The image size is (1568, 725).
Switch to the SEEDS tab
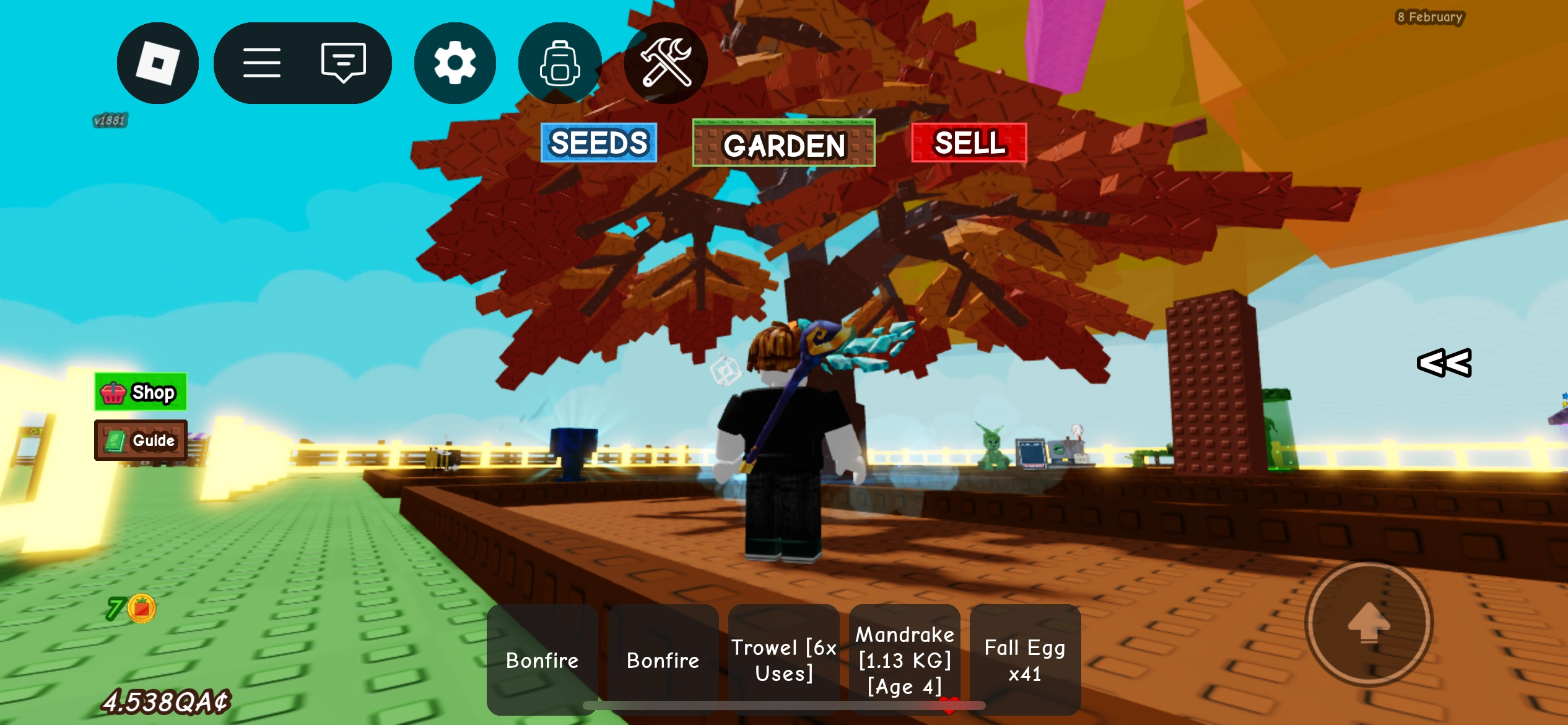[x=598, y=143]
